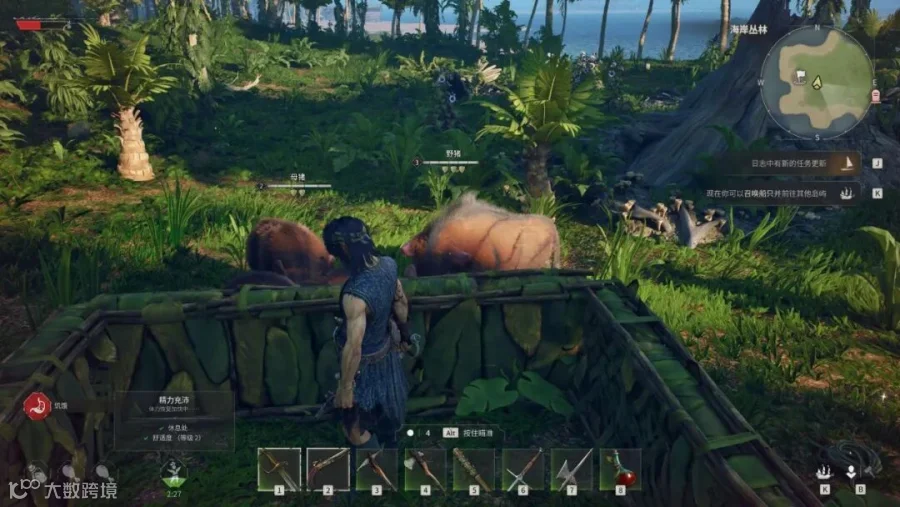900x507 pixels.
Task: Click the white flag marker on the minimap
Action: (800, 76)
